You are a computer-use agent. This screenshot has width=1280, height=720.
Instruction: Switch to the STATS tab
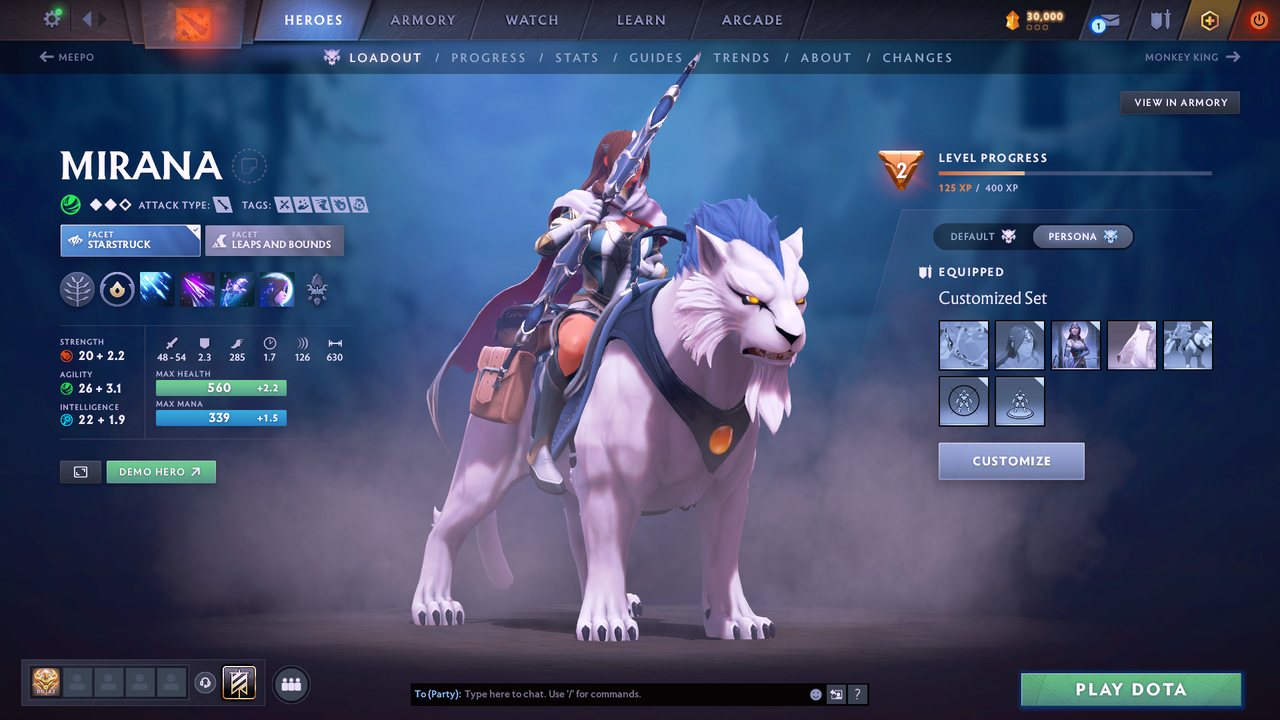coord(577,57)
